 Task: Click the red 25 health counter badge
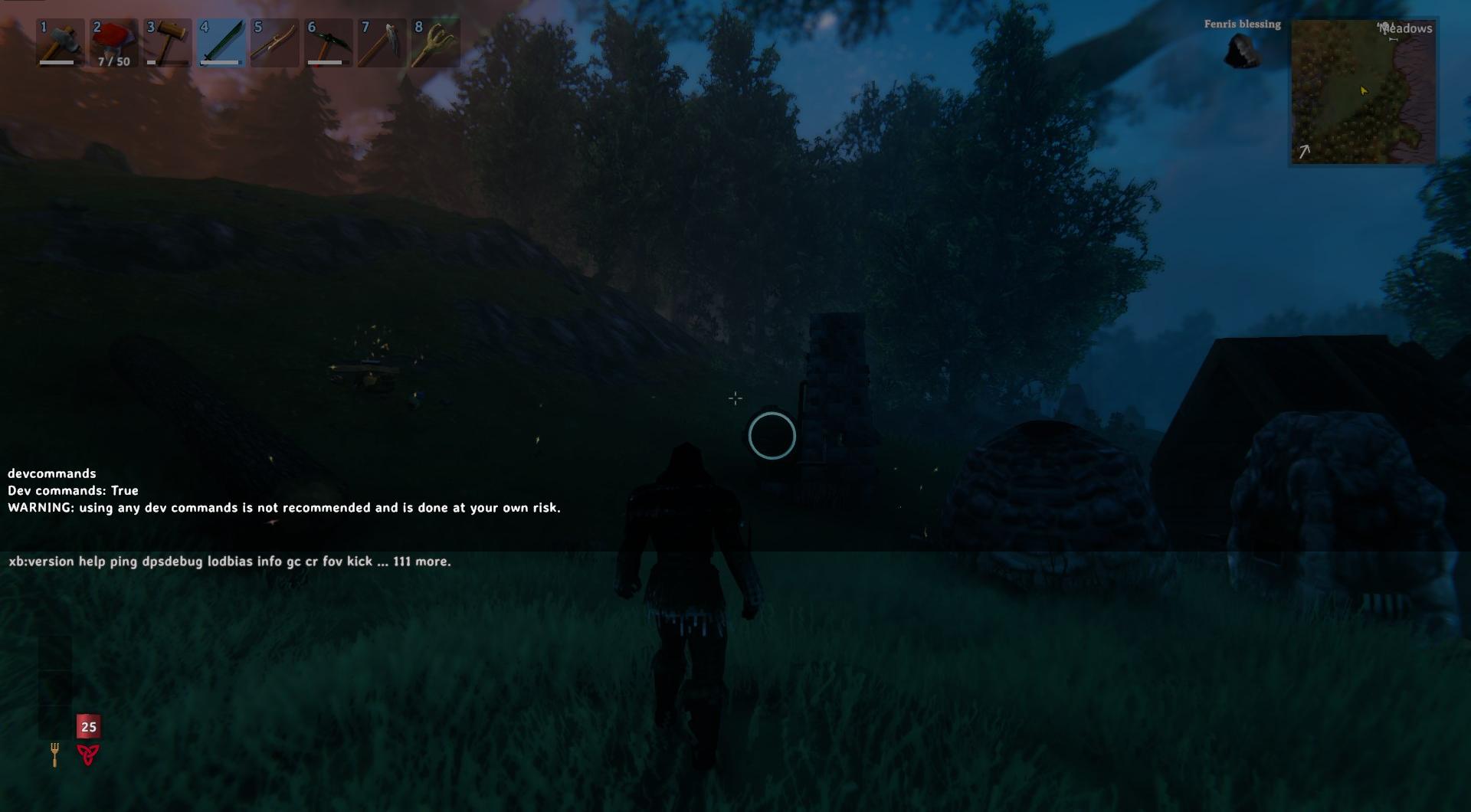88,727
